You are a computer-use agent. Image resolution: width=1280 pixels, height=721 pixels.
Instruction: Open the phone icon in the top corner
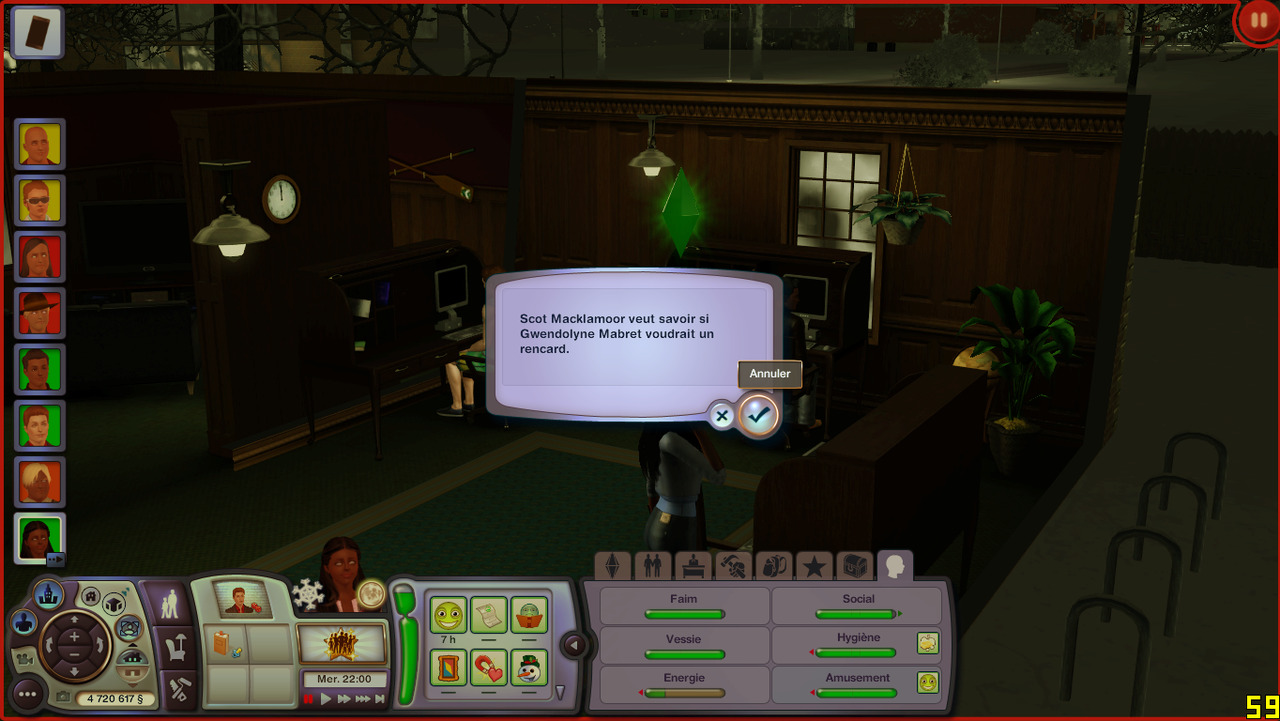38,30
